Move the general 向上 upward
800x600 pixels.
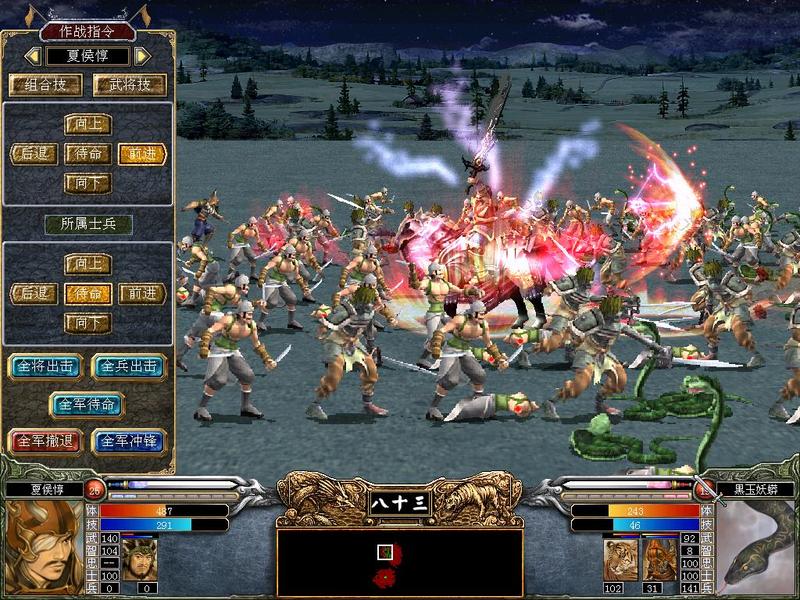pos(88,125)
